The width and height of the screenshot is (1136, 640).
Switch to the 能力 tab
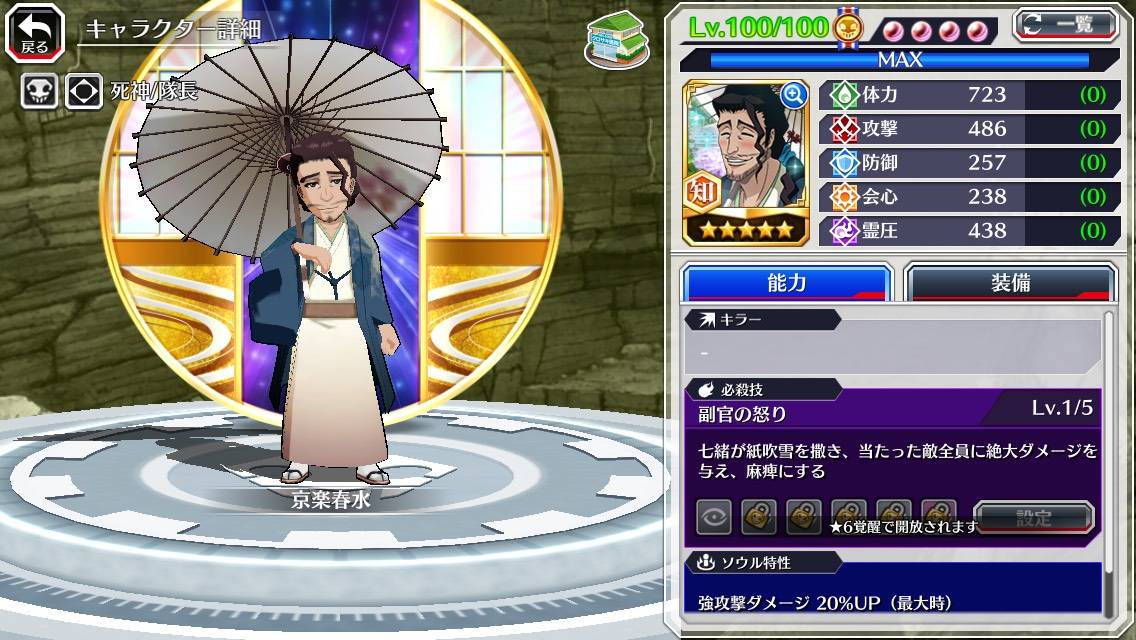[x=786, y=283]
